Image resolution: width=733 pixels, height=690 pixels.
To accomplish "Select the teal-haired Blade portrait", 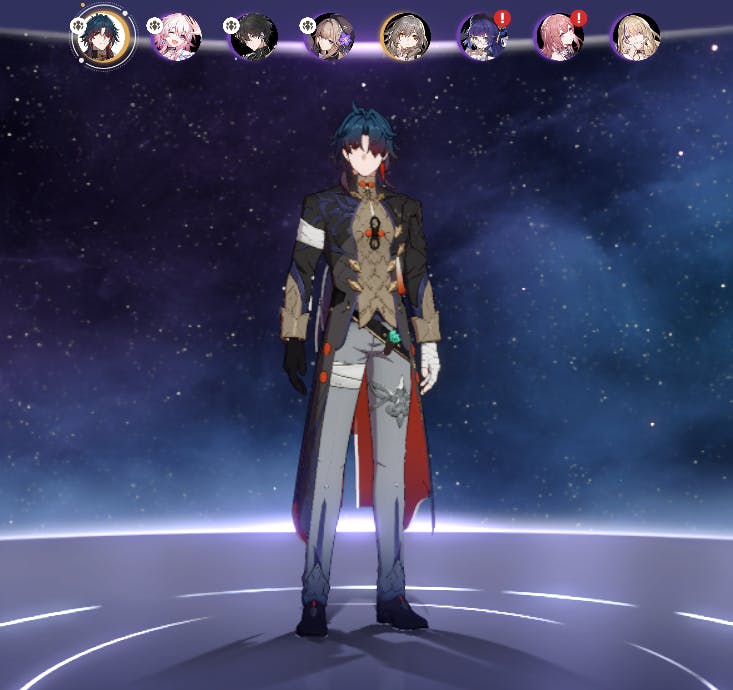I will (x=103, y=37).
